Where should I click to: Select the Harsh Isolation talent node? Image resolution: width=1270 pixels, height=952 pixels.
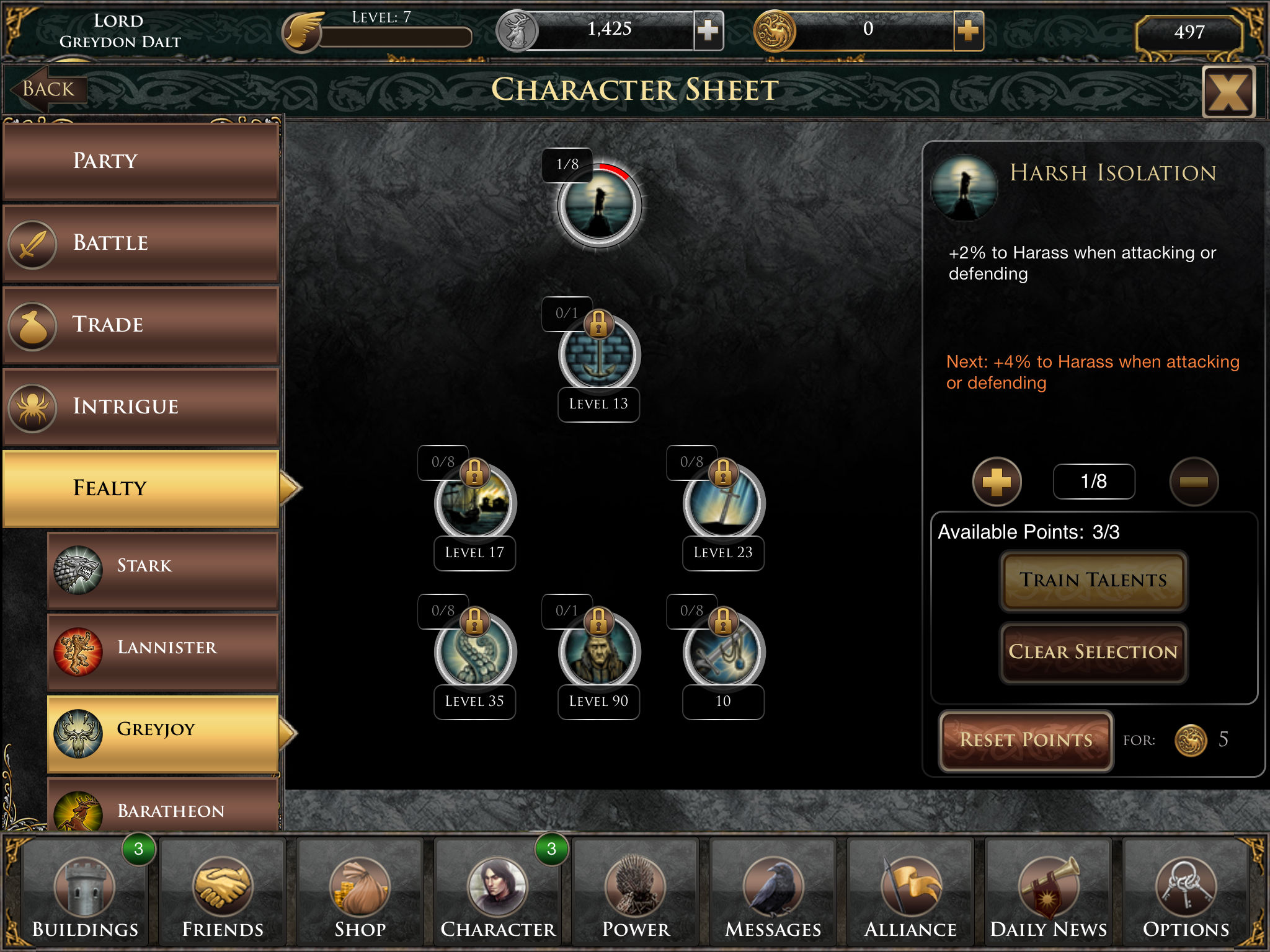point(599,206)
